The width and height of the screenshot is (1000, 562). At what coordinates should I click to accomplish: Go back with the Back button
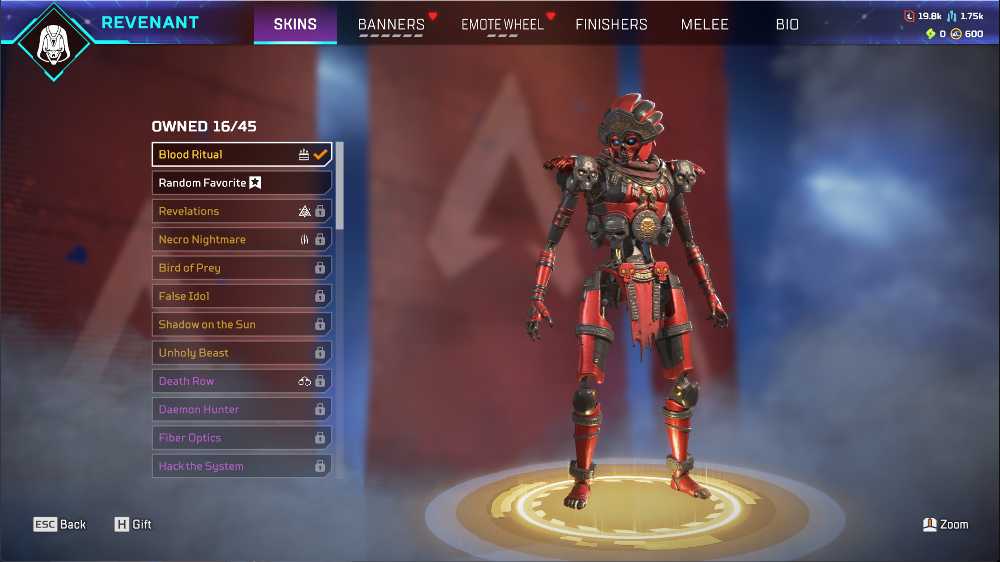[60, 524]
